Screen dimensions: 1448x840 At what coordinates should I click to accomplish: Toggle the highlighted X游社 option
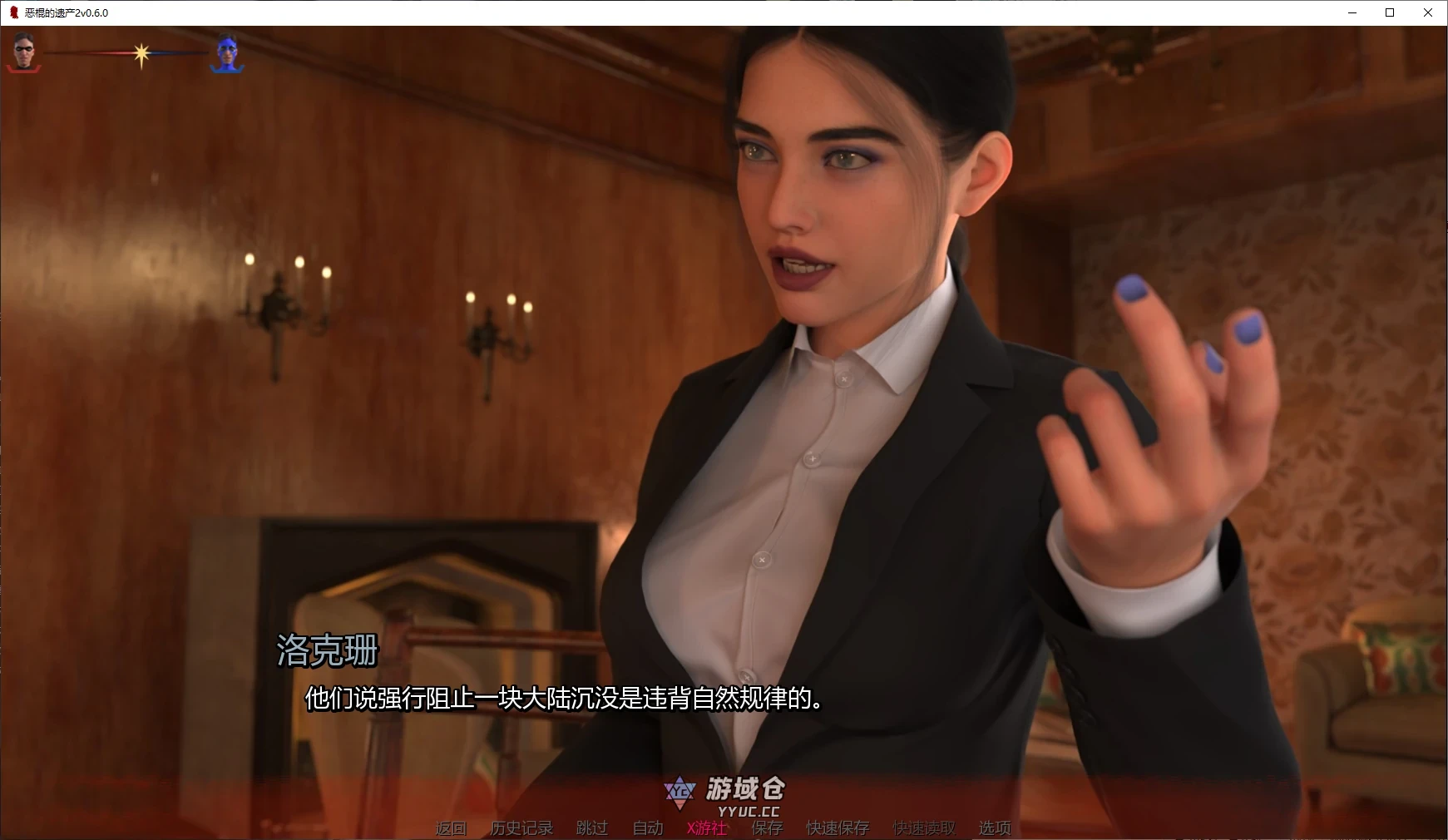[x=706, y=828]
